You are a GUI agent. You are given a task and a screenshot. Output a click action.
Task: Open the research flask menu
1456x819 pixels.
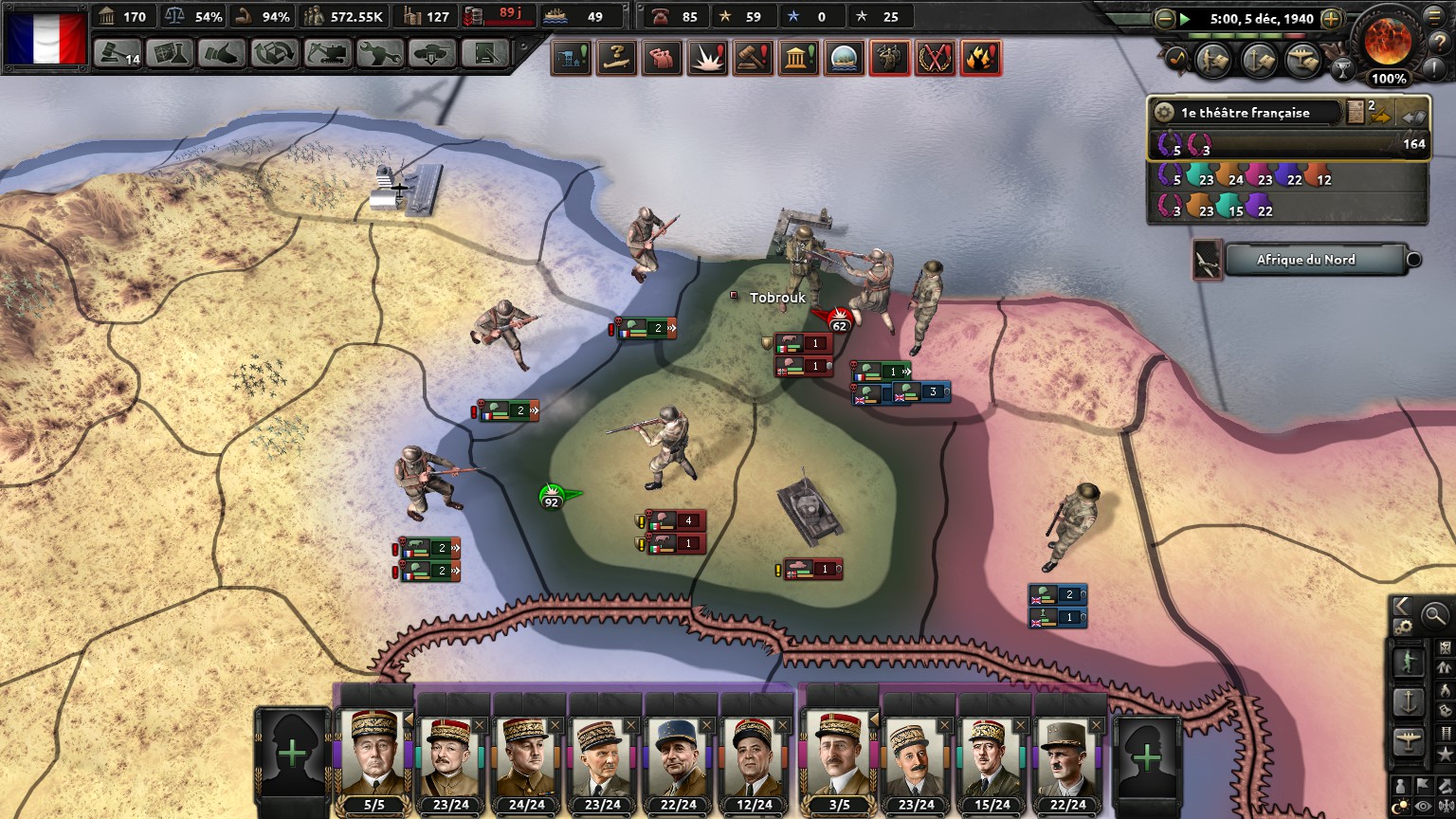[x=171, y=53]
